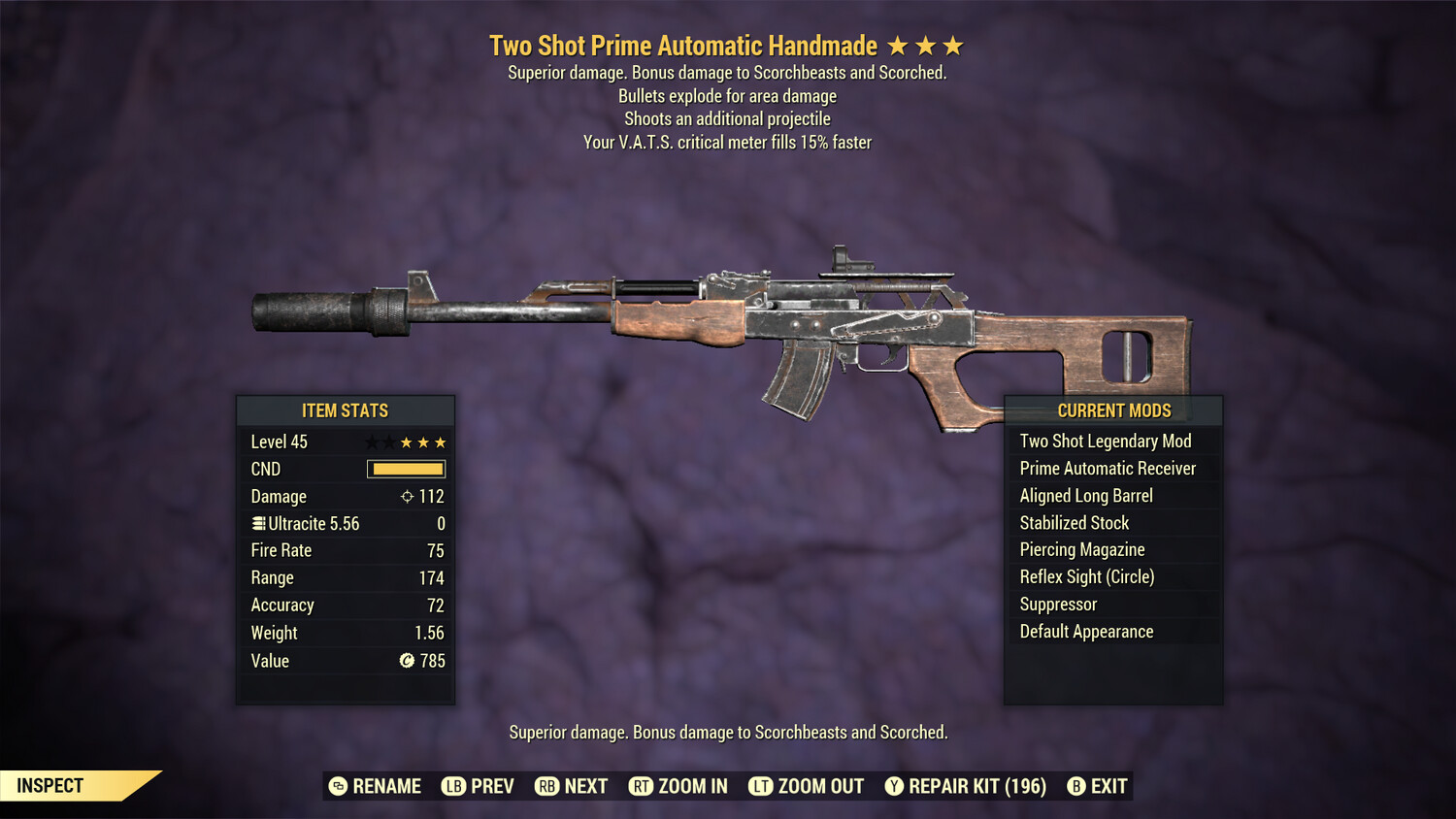Viewport: 1456px width, 819px height.
Task: Click the CND condition bar
Action: [406, 469]
